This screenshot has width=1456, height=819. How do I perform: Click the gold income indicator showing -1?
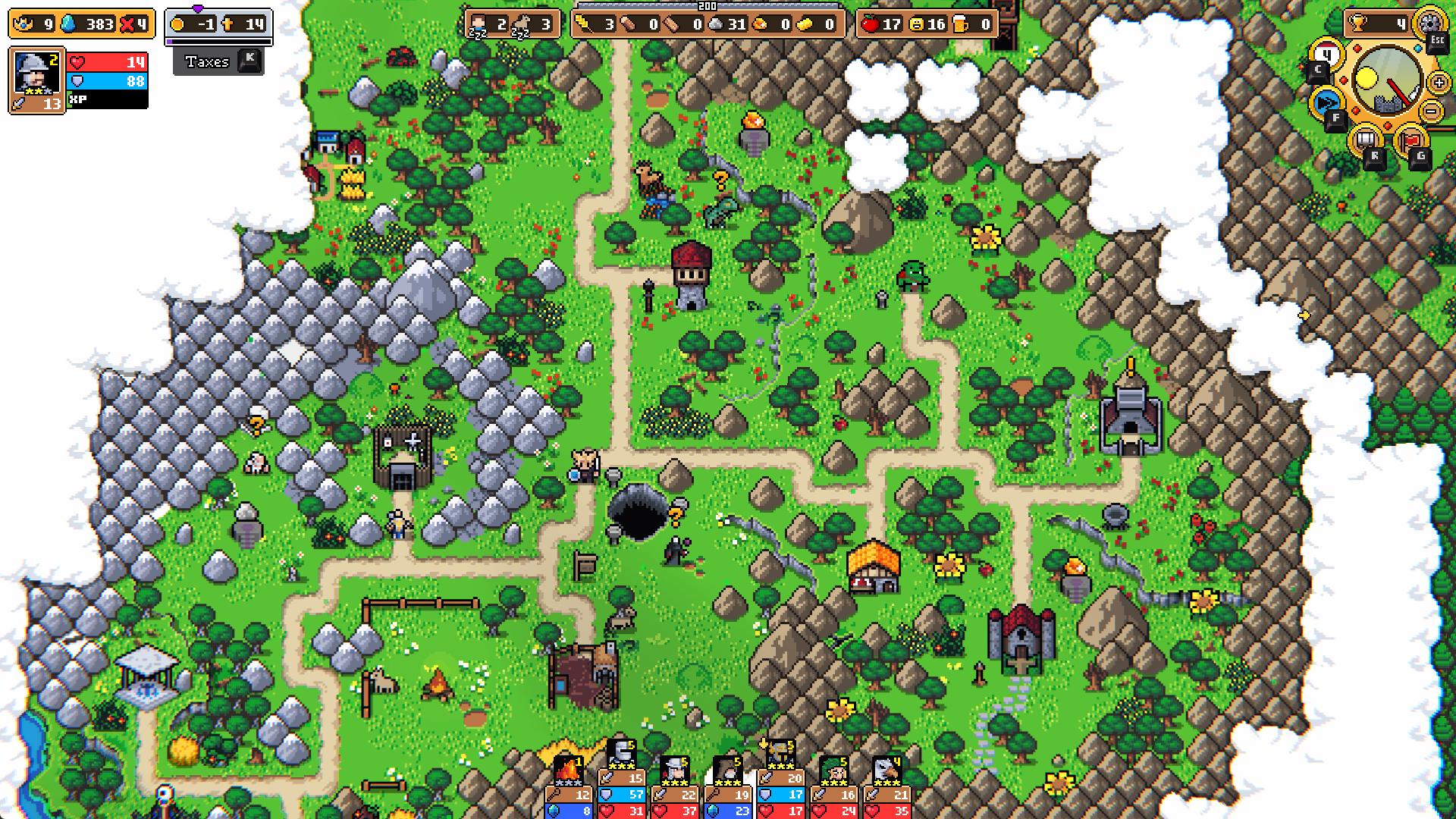(x=196, y=23)
